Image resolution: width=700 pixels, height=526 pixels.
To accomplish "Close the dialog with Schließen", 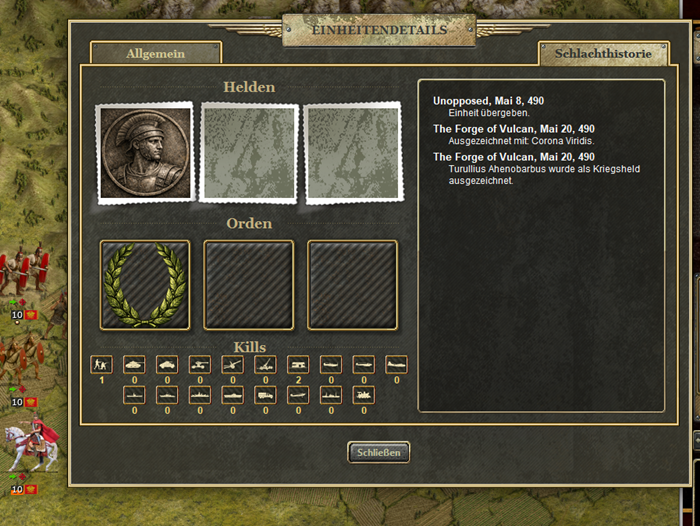I will point(379,452).
